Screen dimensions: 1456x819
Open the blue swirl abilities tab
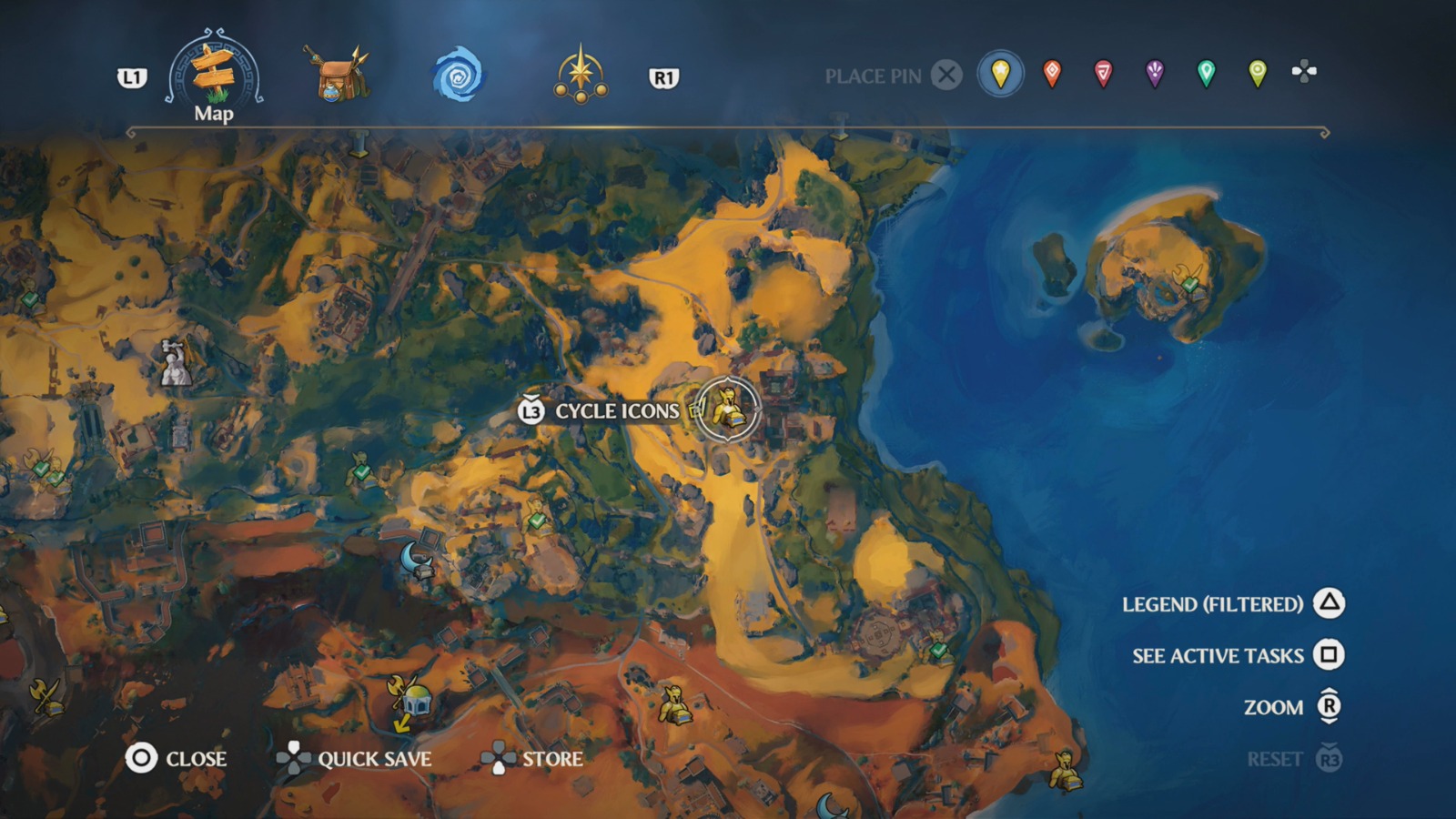point(461,72)
